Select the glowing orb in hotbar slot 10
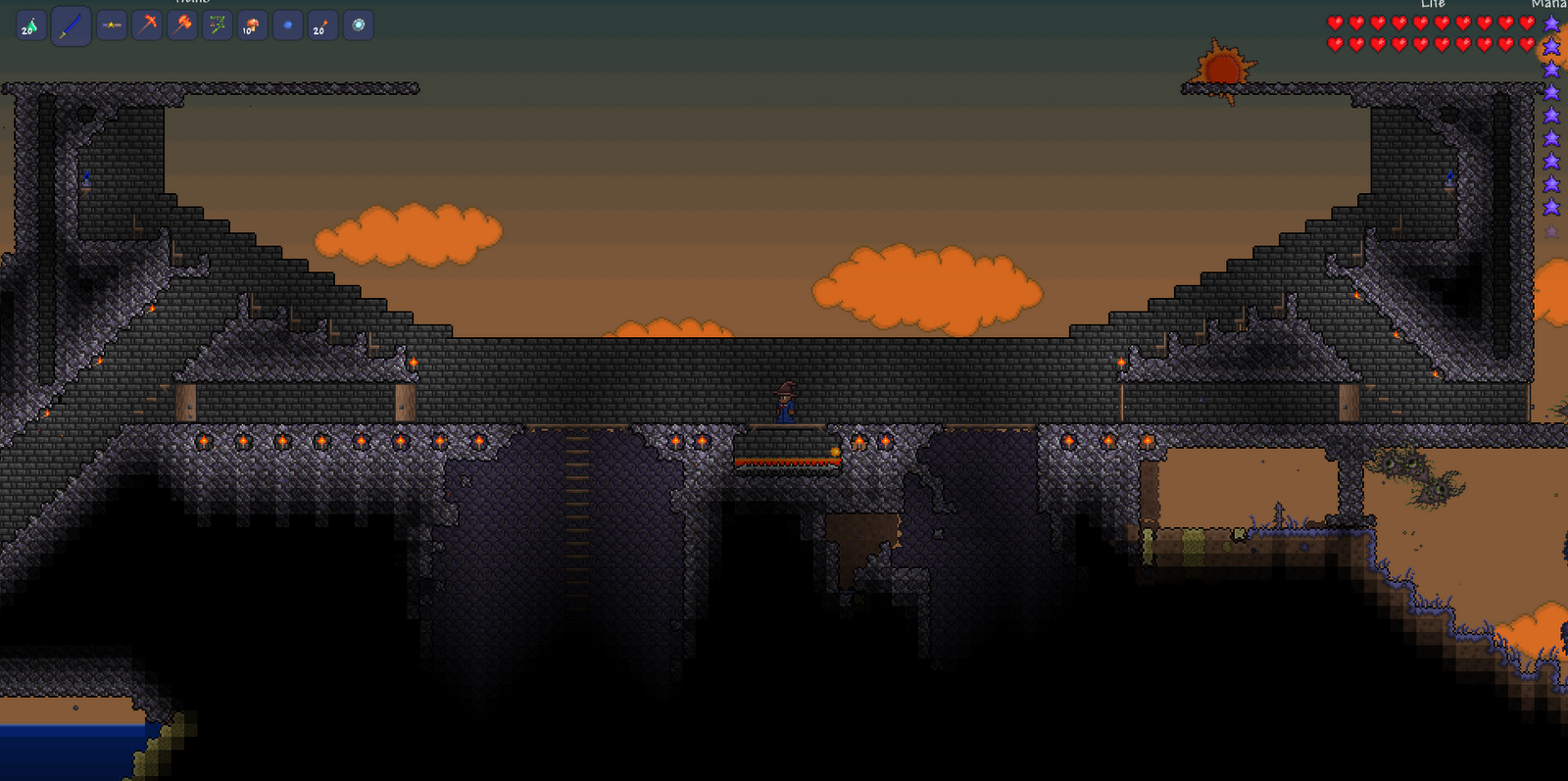1568x781 pixels. click(360, 25)
